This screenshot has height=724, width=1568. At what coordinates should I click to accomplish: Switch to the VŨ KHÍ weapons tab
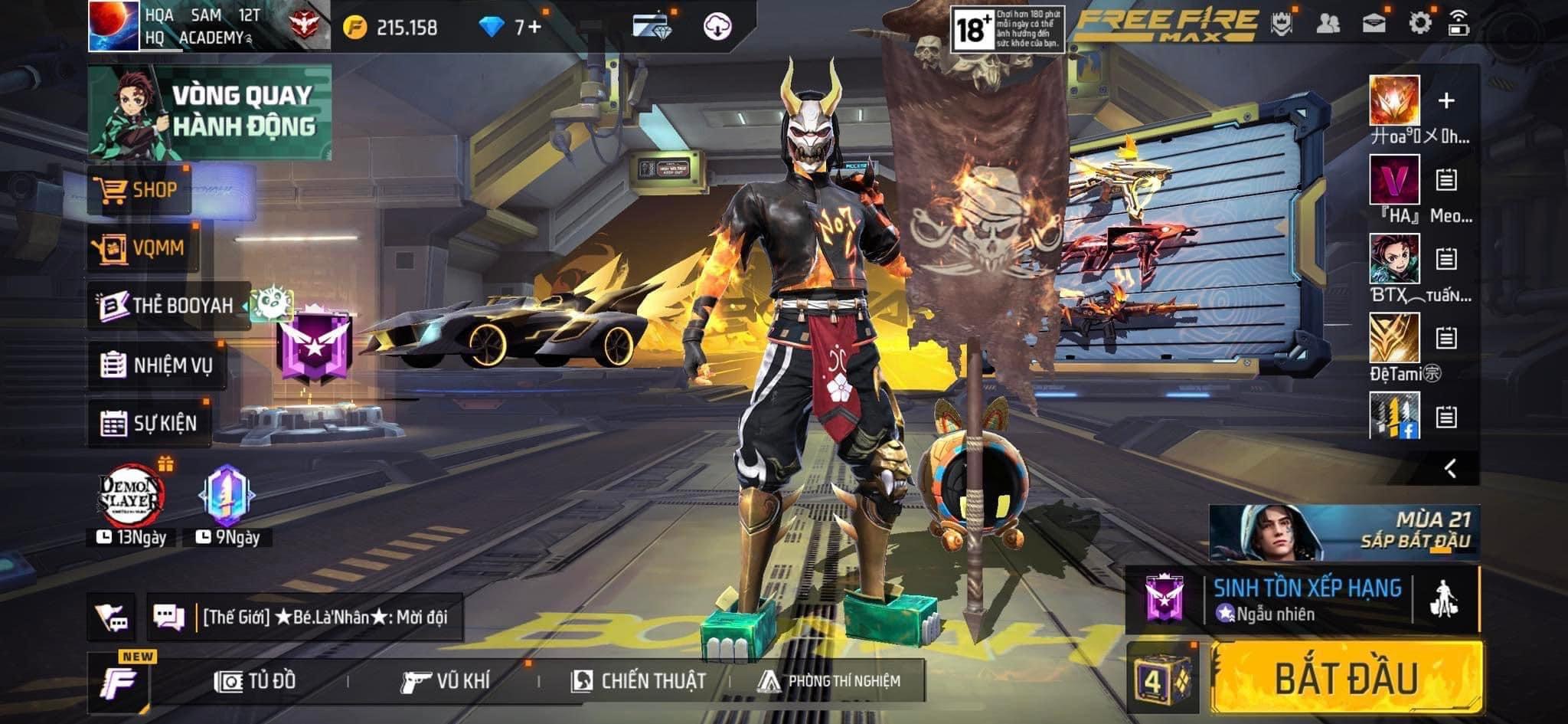pos(445,681)
